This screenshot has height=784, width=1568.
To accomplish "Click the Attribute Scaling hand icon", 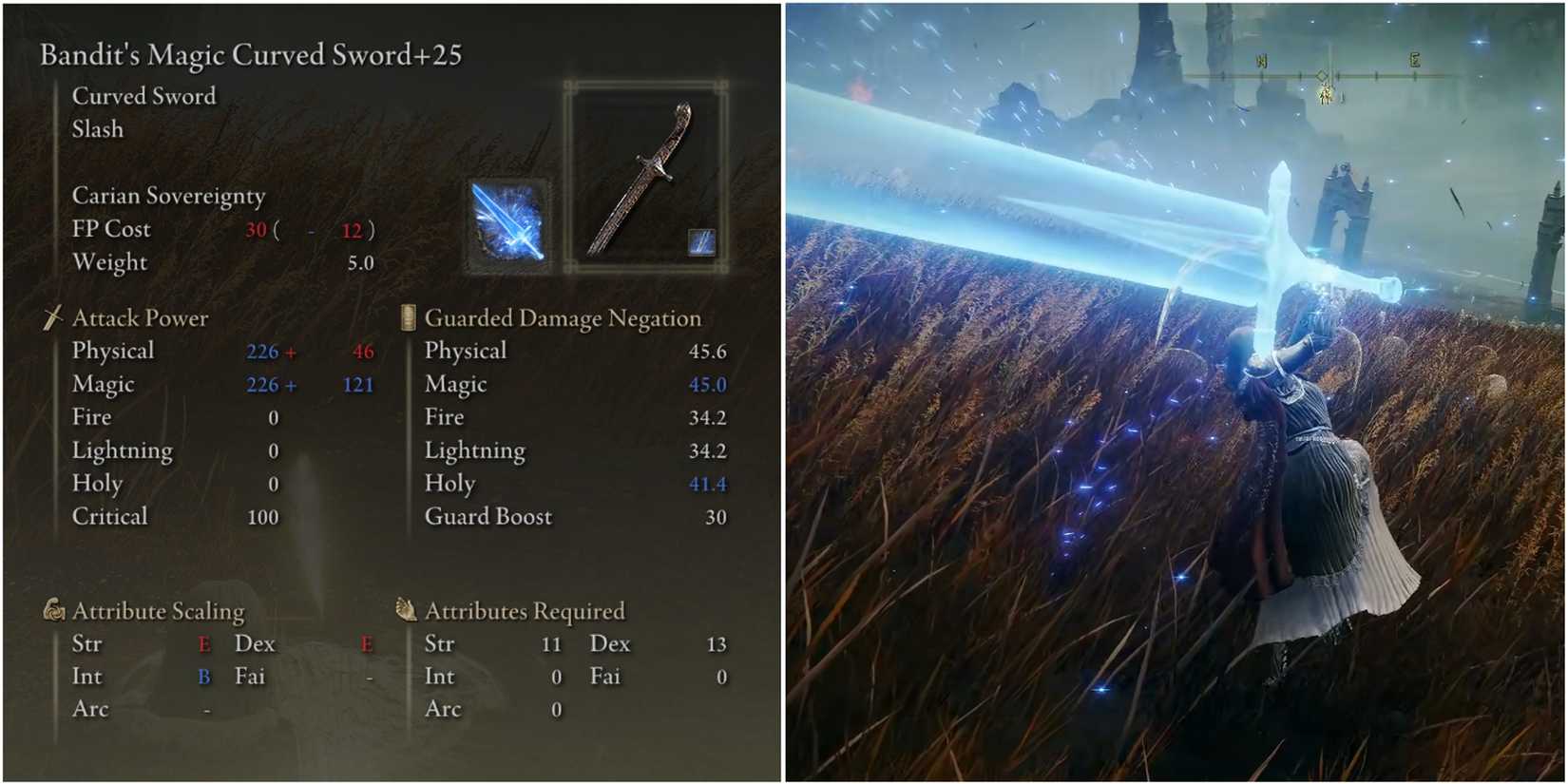I will (x=53, y=609).
